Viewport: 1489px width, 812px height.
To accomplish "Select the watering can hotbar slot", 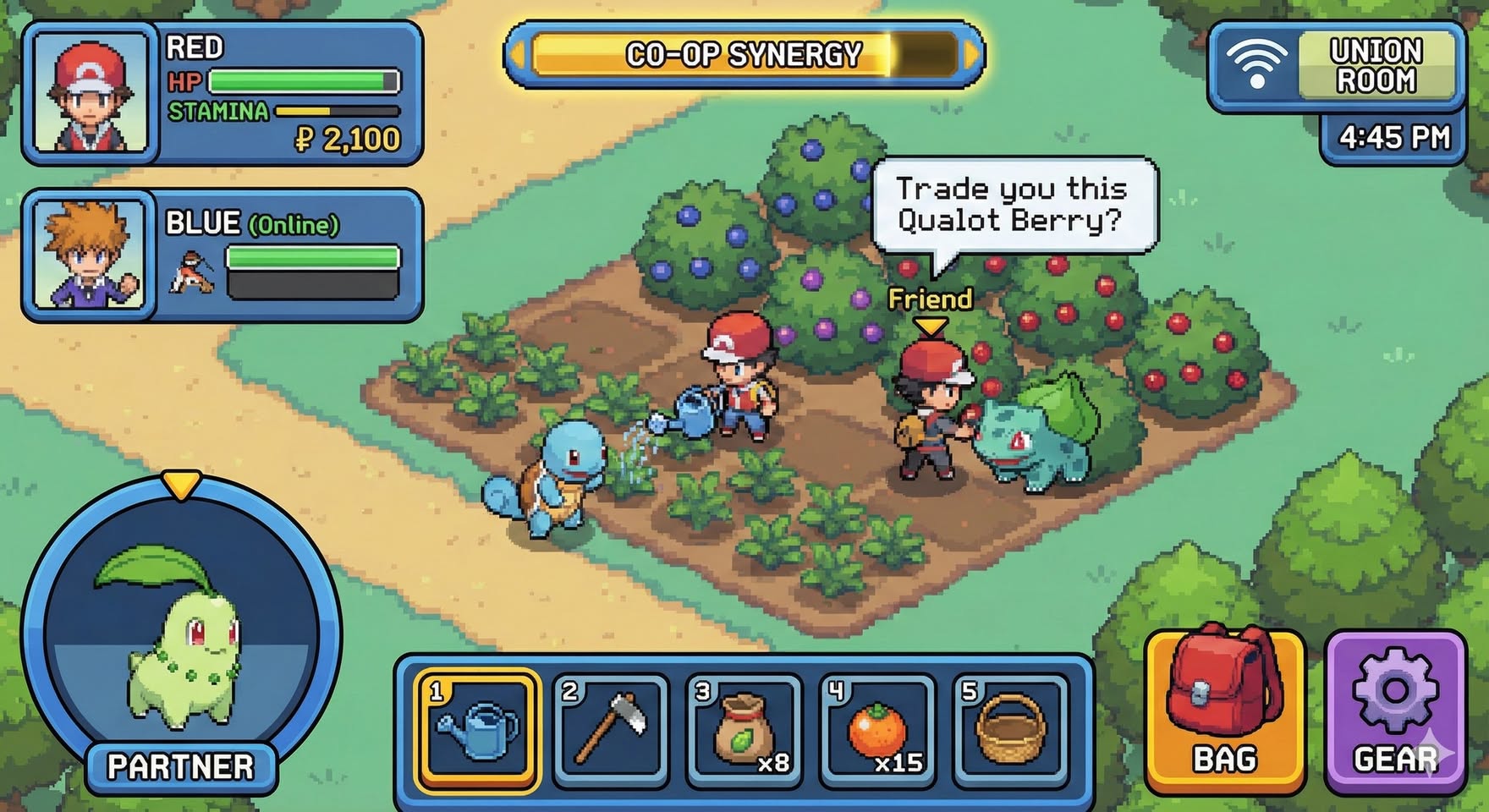I will click(x=477, y=729).
